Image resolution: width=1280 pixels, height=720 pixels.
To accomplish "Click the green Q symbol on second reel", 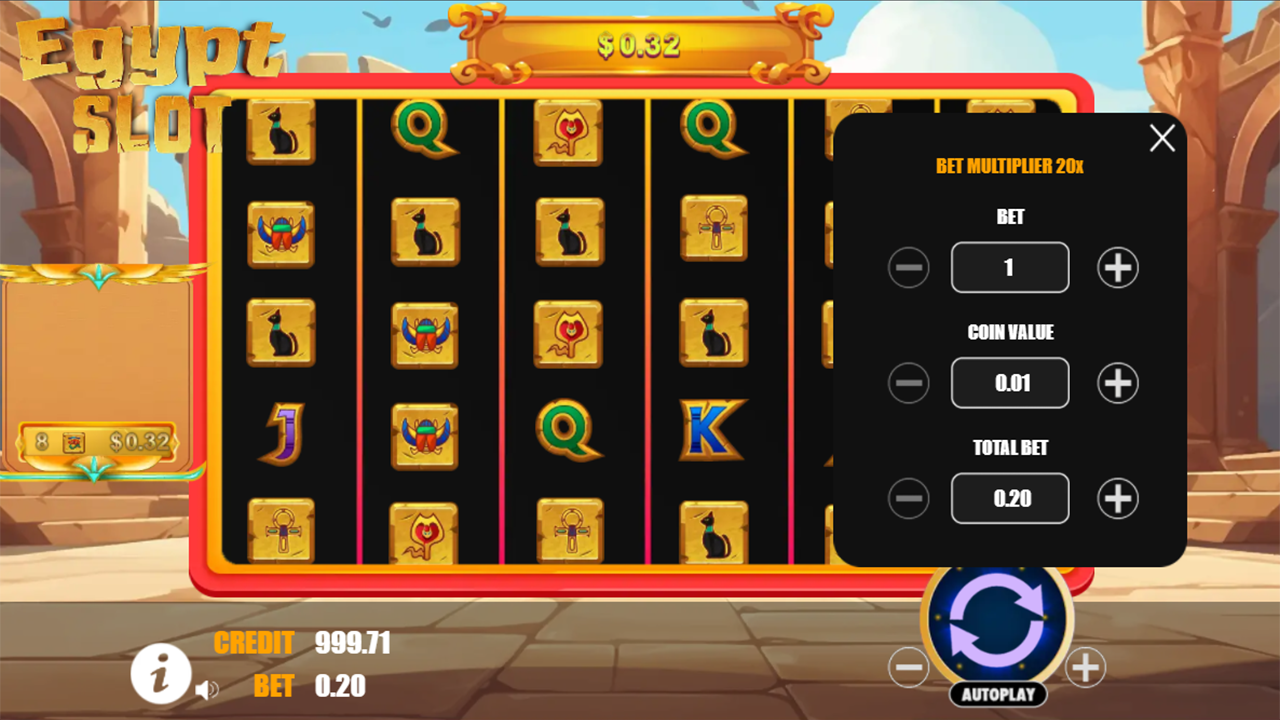I will tap(426, 130).
